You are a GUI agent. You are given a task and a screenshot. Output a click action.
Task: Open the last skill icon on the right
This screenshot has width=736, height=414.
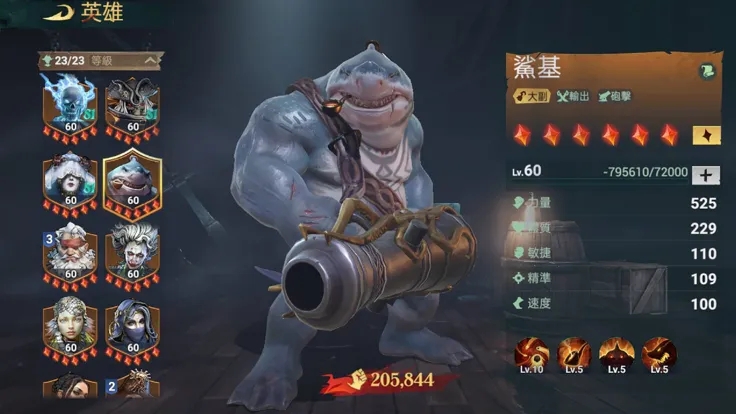[x=659, y=353]
